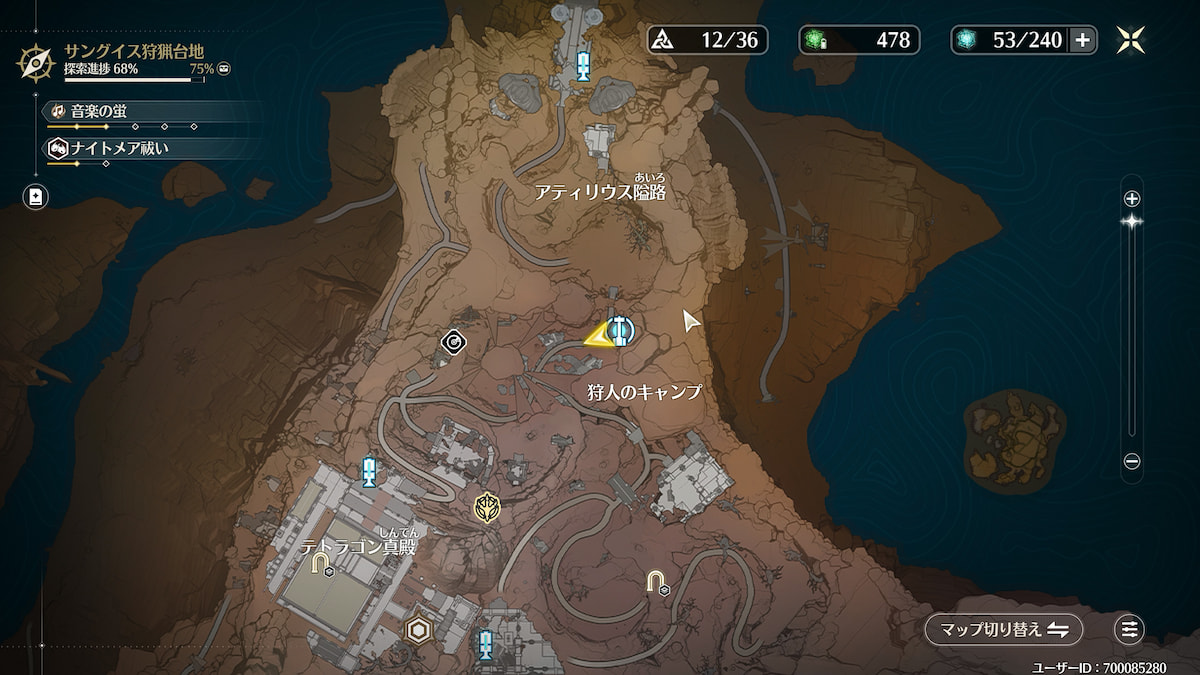Select the golden crest map marker
This screenshot has height=675, width=1200.
click(487, 507)
